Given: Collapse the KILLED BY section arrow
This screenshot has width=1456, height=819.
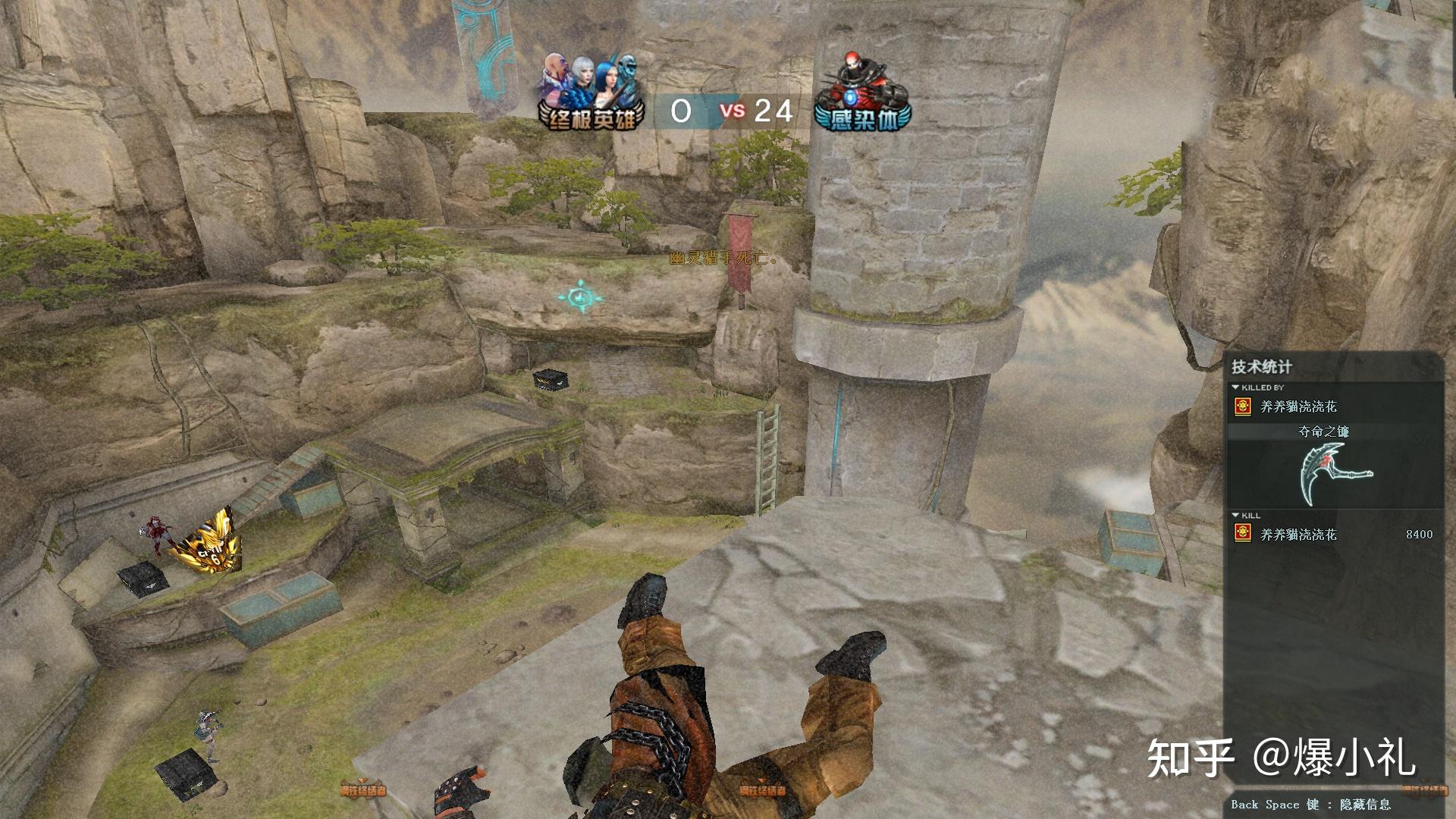Looking at the screenshot, I should (1236, 388).
